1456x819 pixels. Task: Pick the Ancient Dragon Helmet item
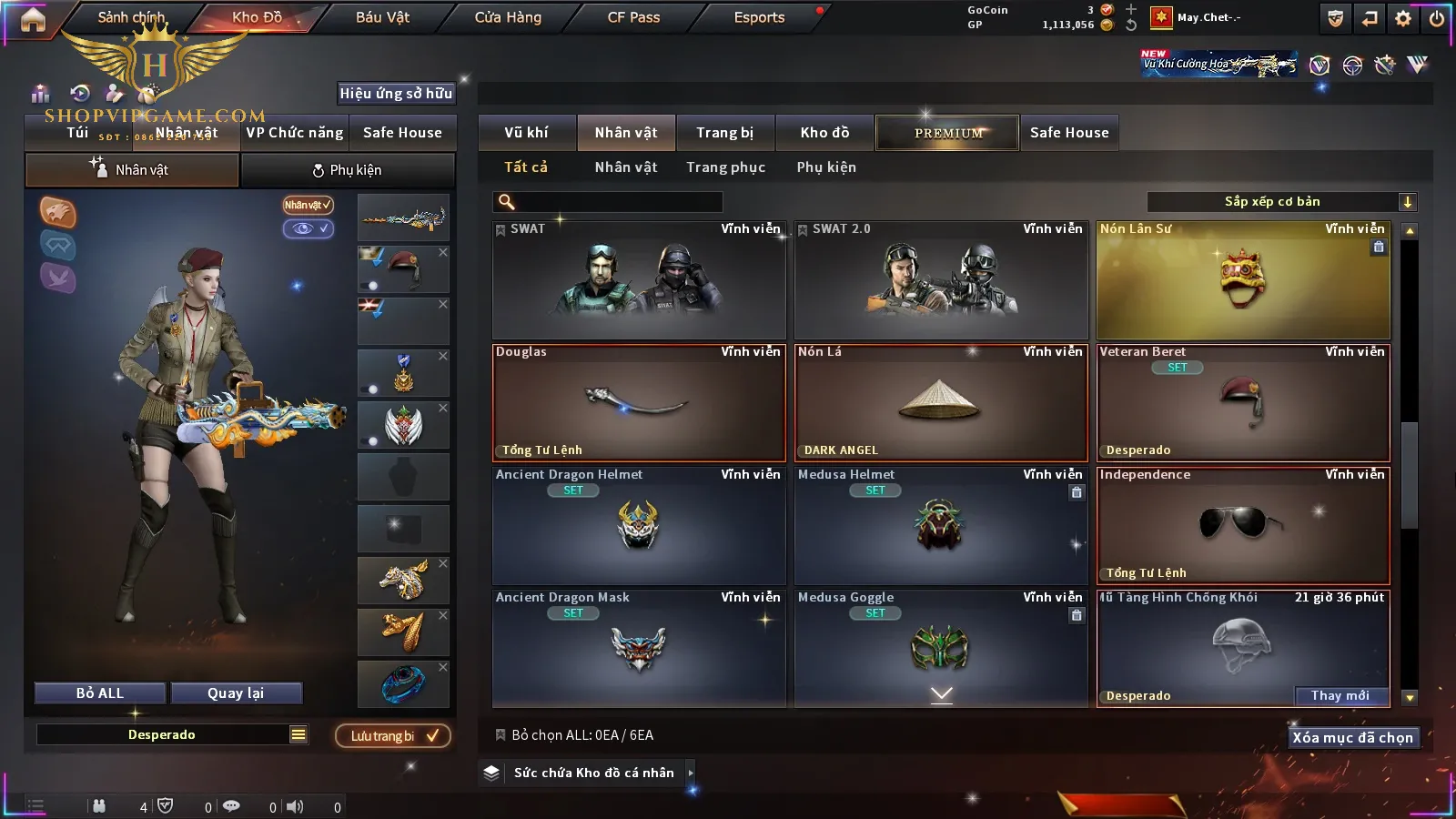pos(638,525)
